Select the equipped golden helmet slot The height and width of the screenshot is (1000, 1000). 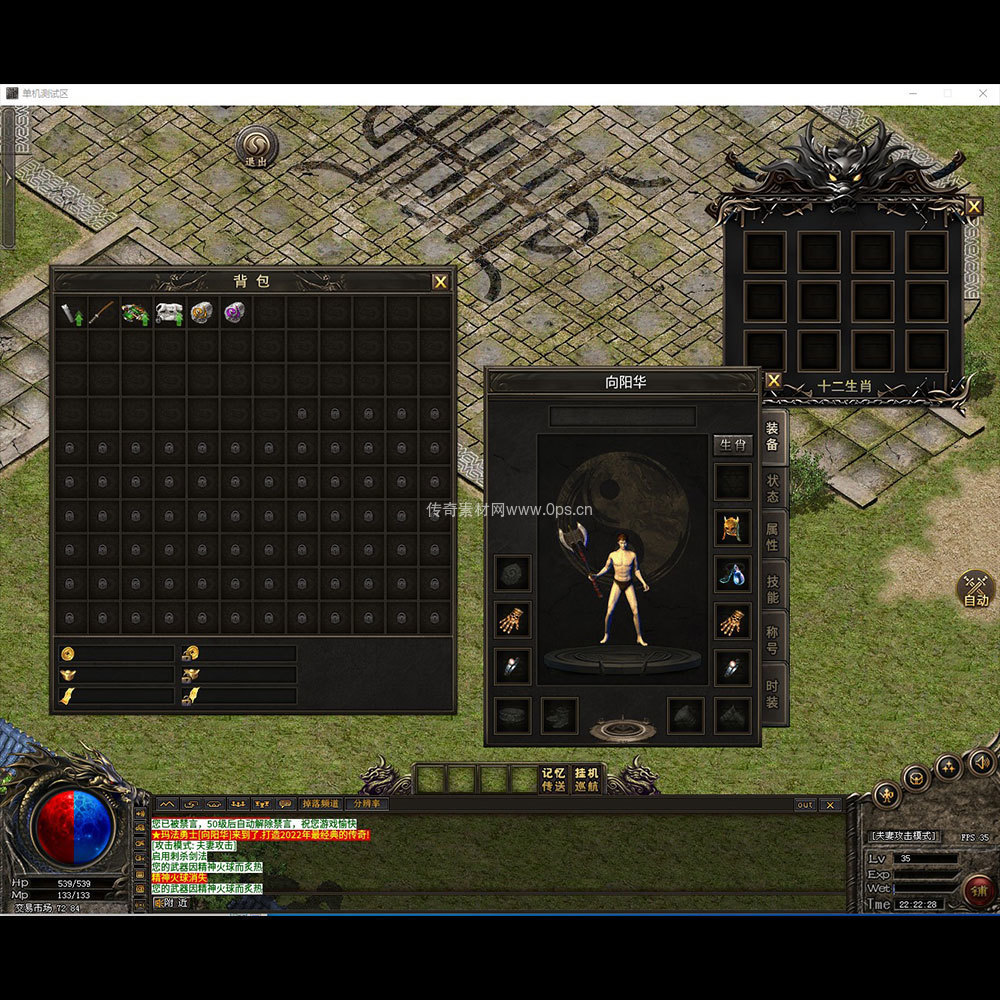732,527
